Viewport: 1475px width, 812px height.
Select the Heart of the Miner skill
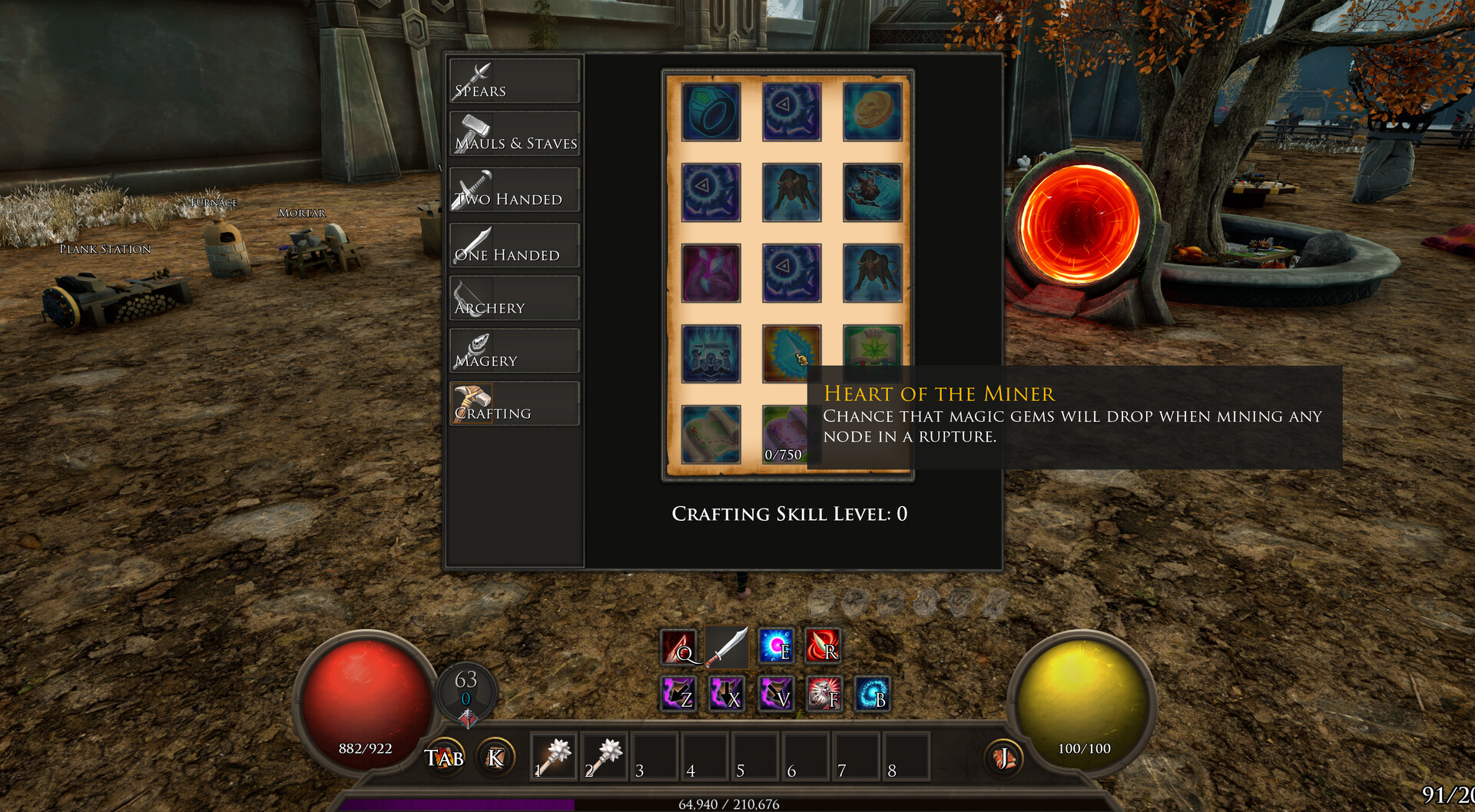coord(791,355)
